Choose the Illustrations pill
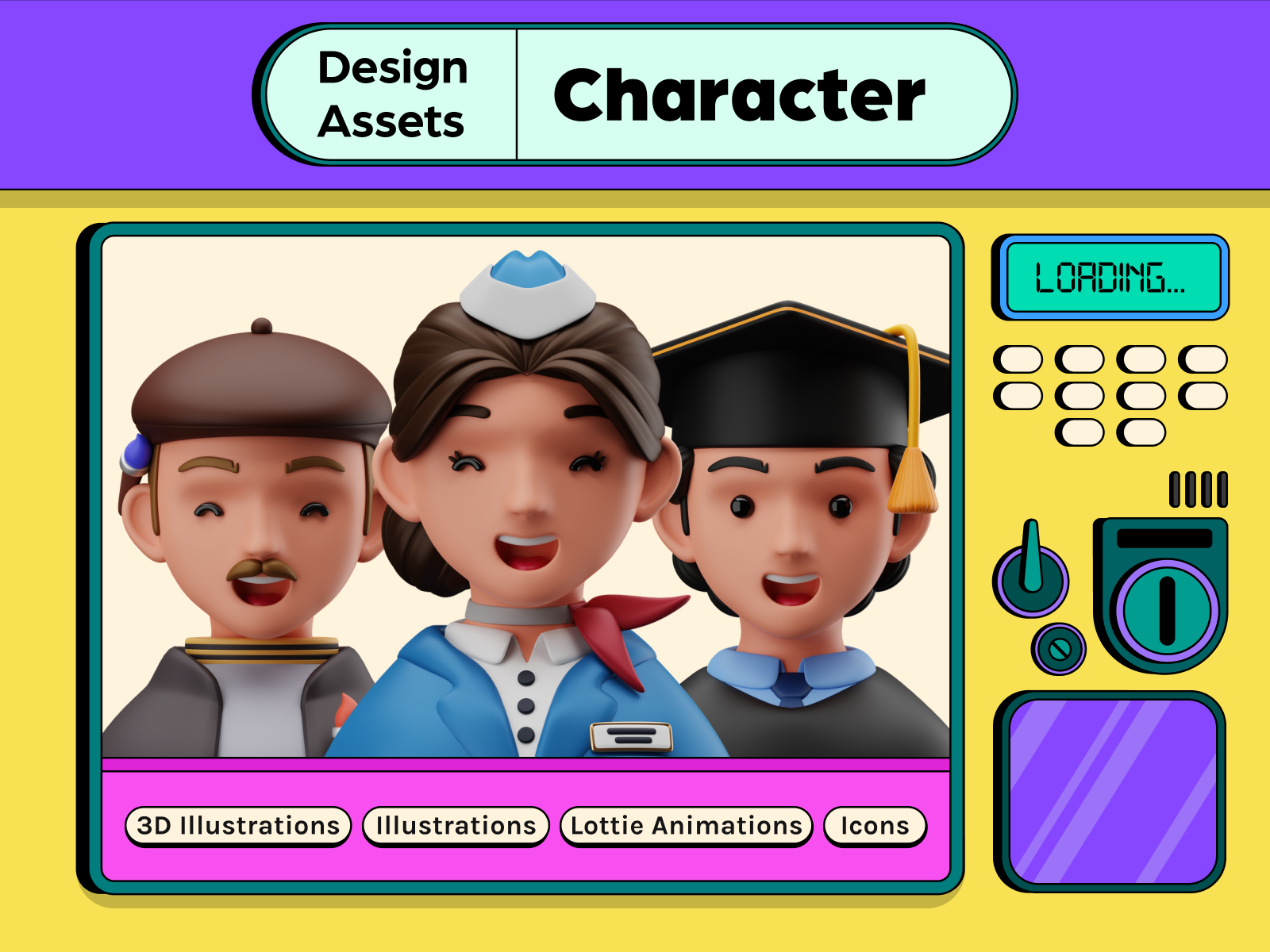 point(456,826)
